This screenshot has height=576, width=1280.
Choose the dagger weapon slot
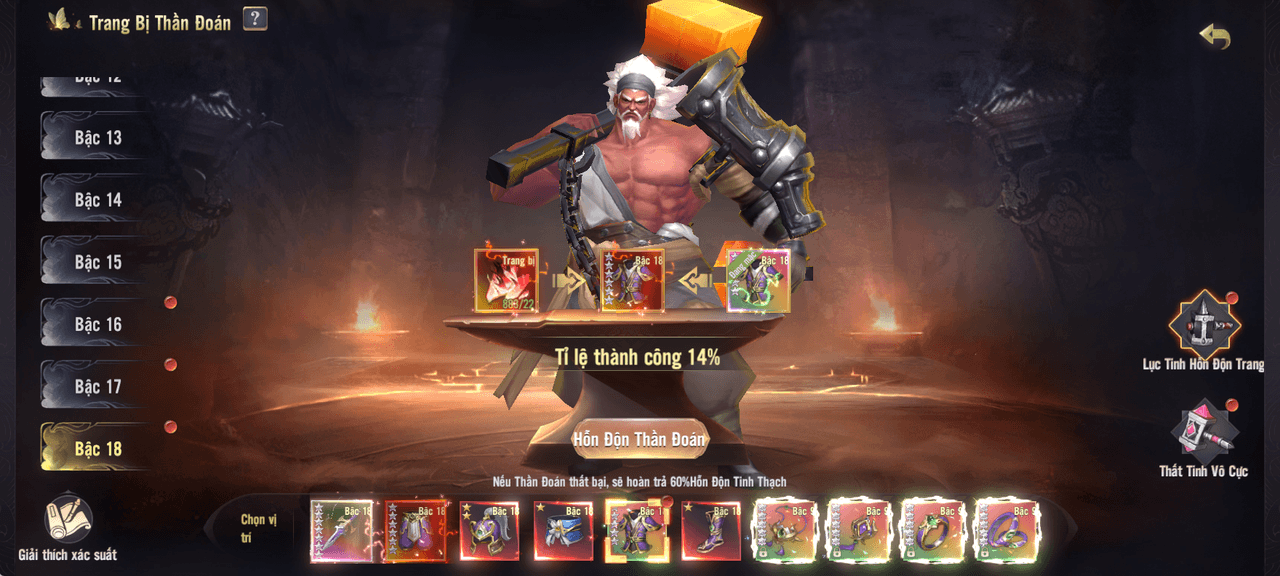coord(341,530)
